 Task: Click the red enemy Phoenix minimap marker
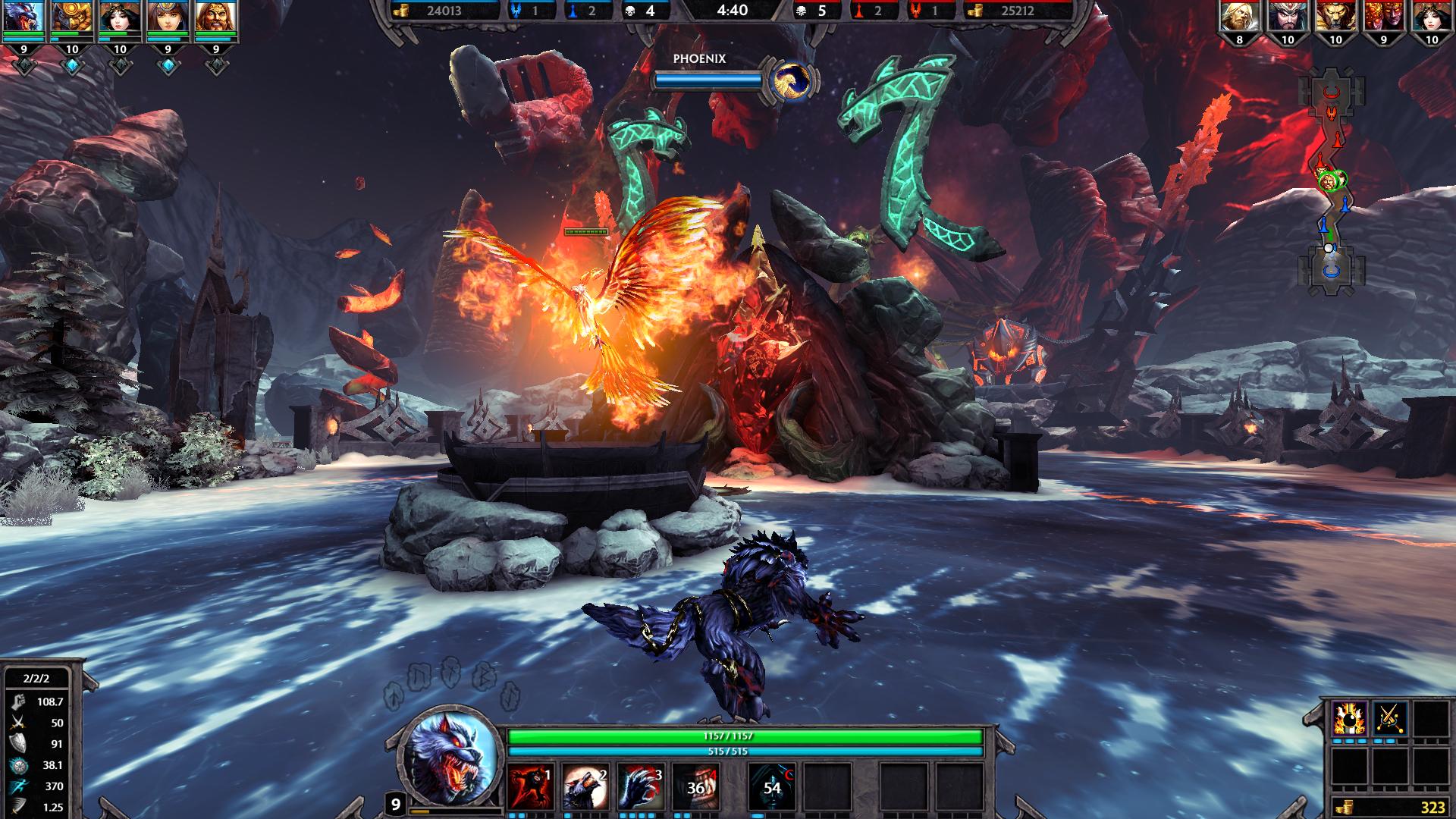point(1330,115)
